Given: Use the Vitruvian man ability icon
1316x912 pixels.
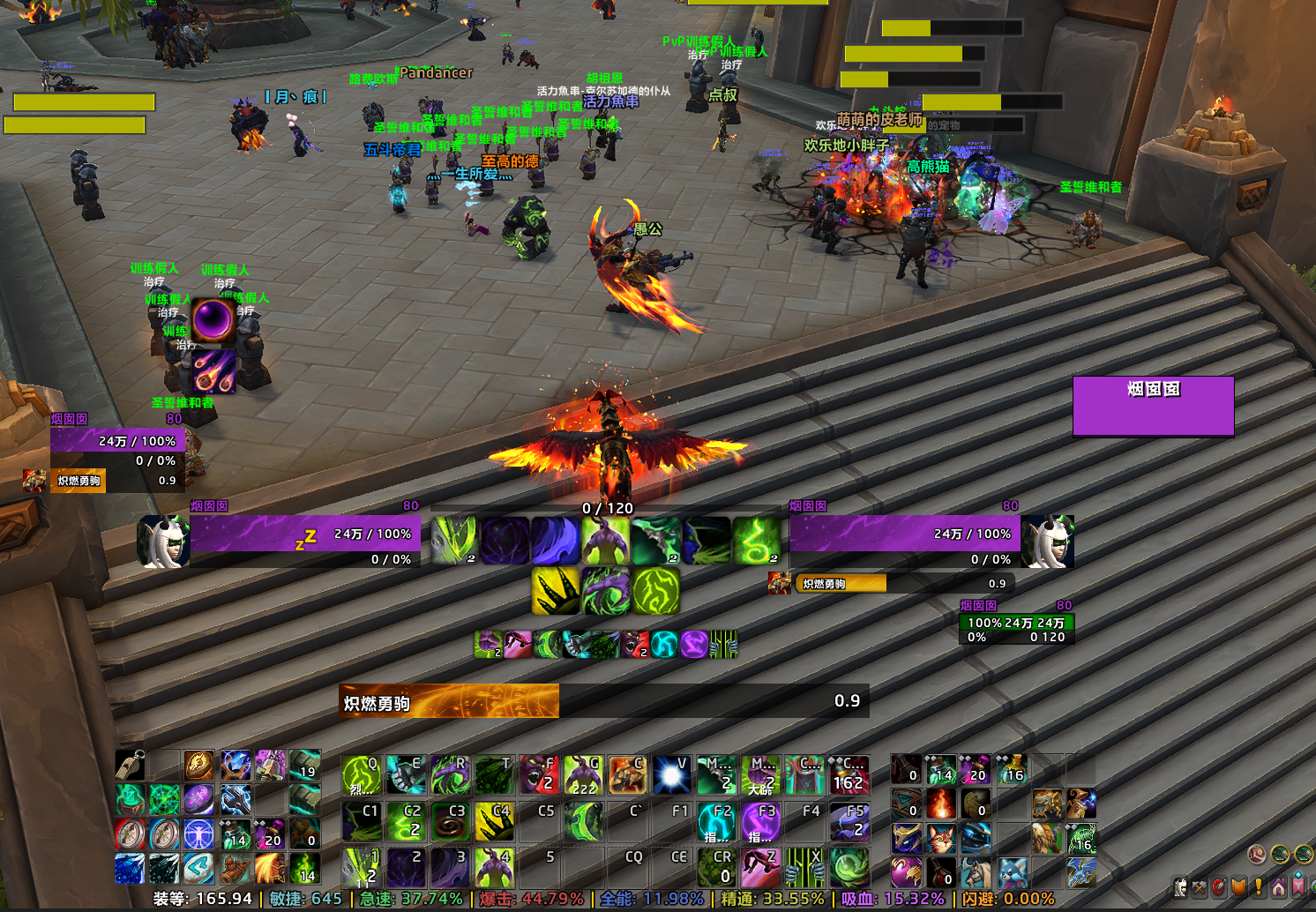Looking at the screenshot, I should pyautogui.click(x=199, y=834).
